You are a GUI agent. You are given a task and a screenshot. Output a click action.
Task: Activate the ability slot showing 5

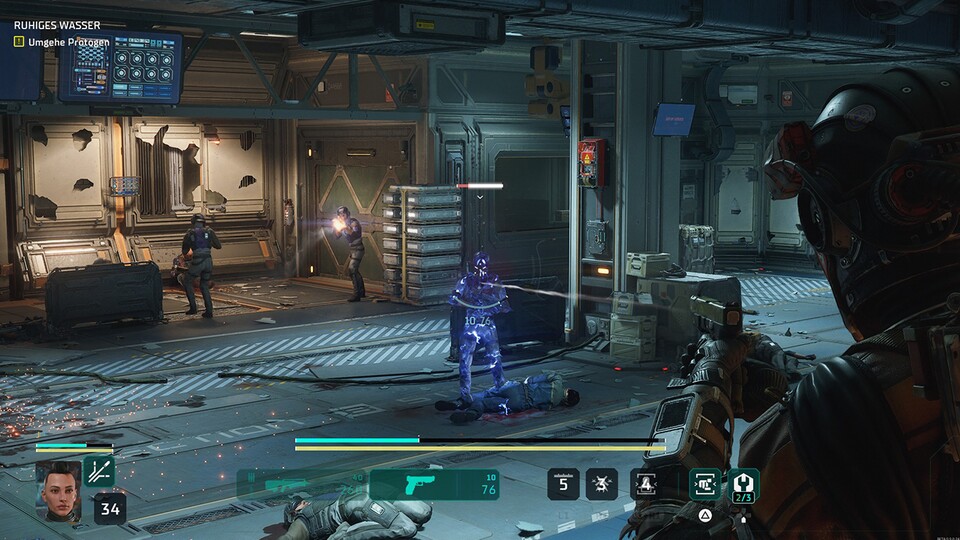pos(563,485)
